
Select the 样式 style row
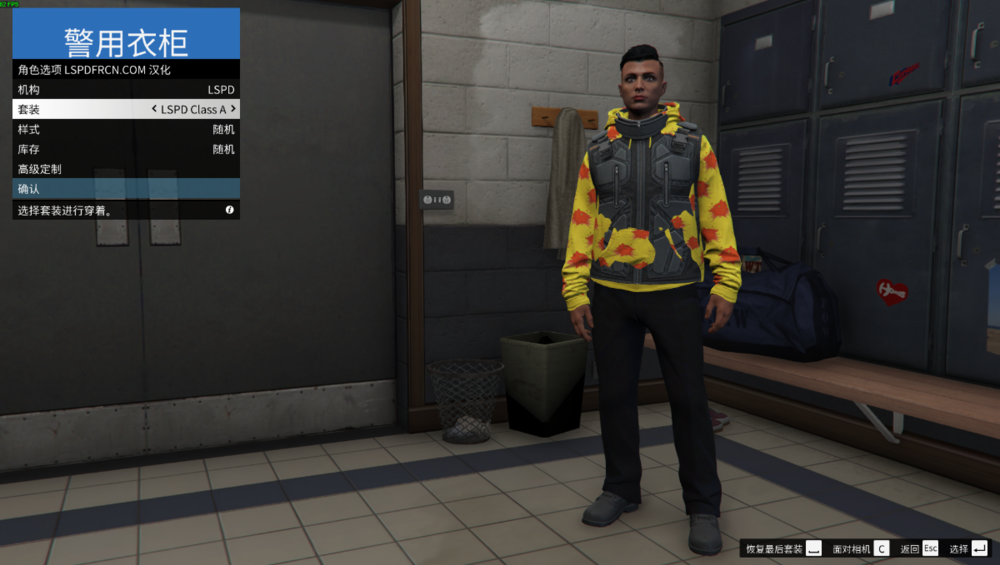coord(125,129)
